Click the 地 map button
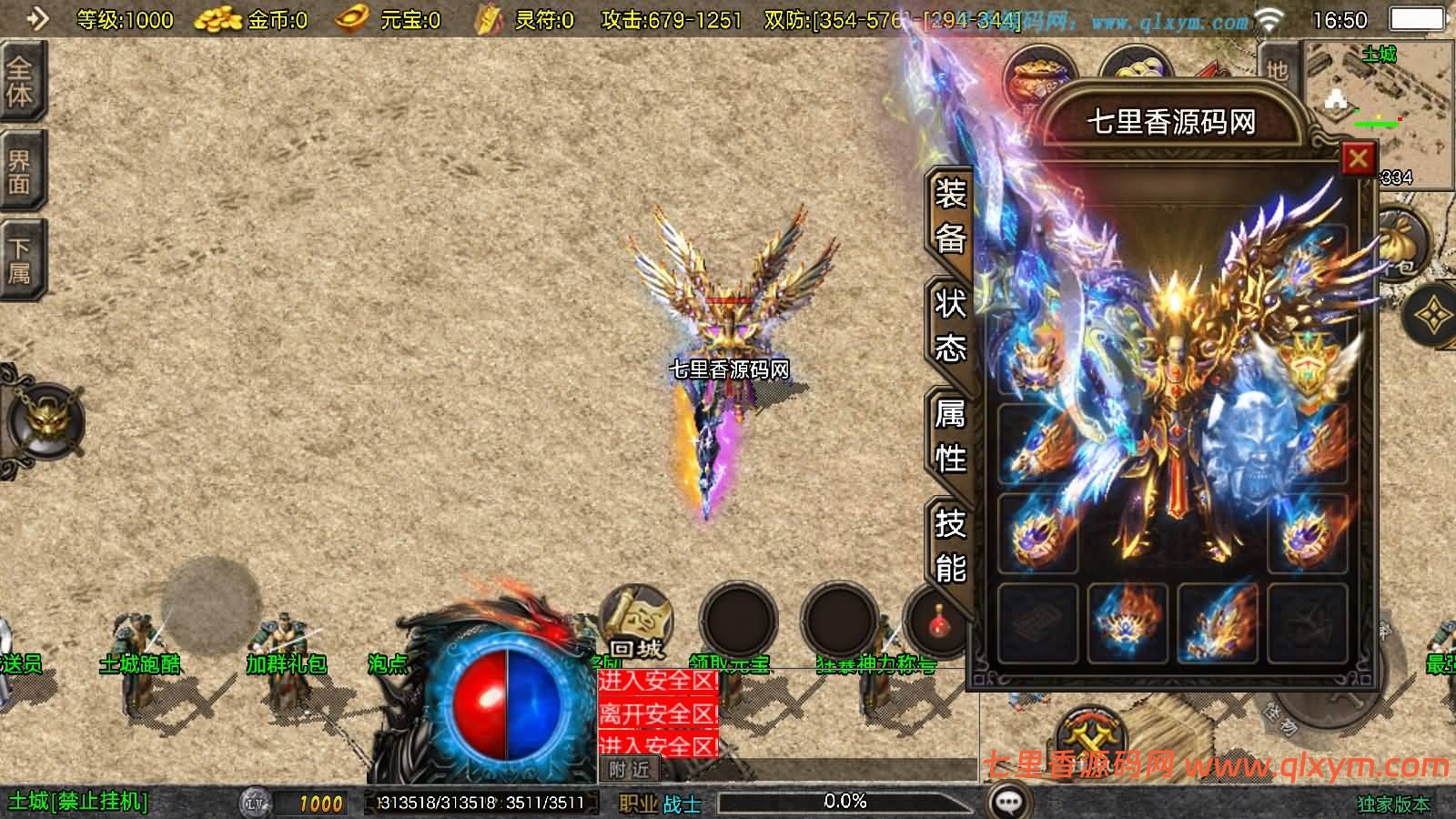1456x819 pixels. [x=1278, y=69]
